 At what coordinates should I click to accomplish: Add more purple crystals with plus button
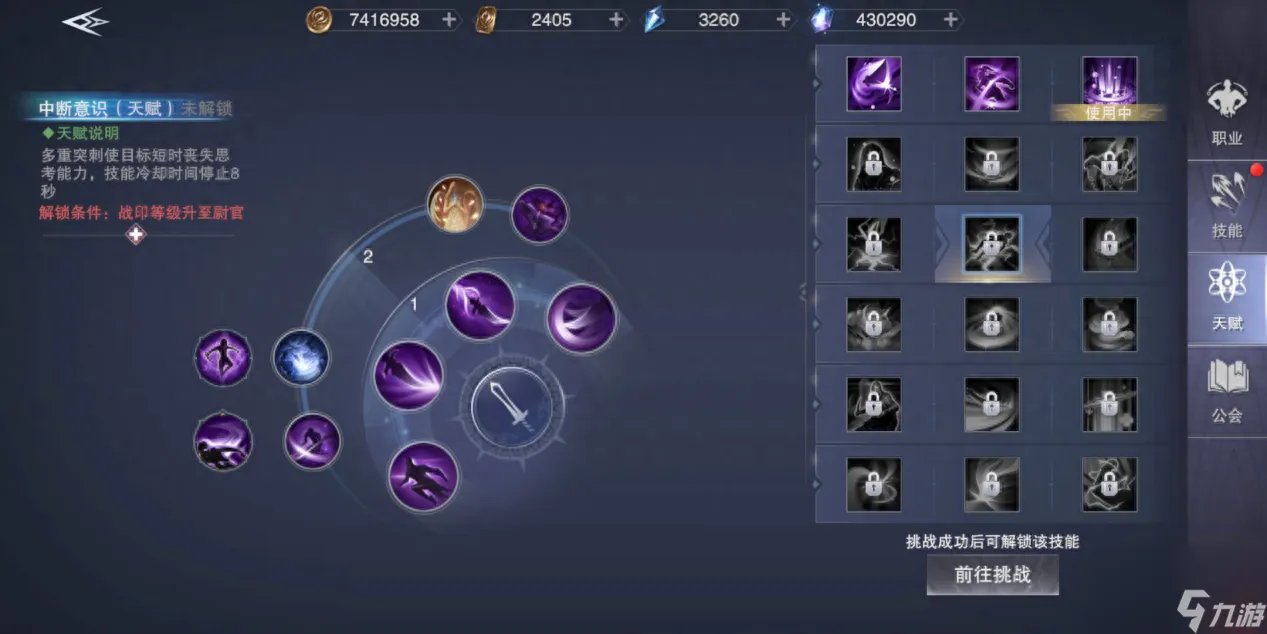(950, 19)
